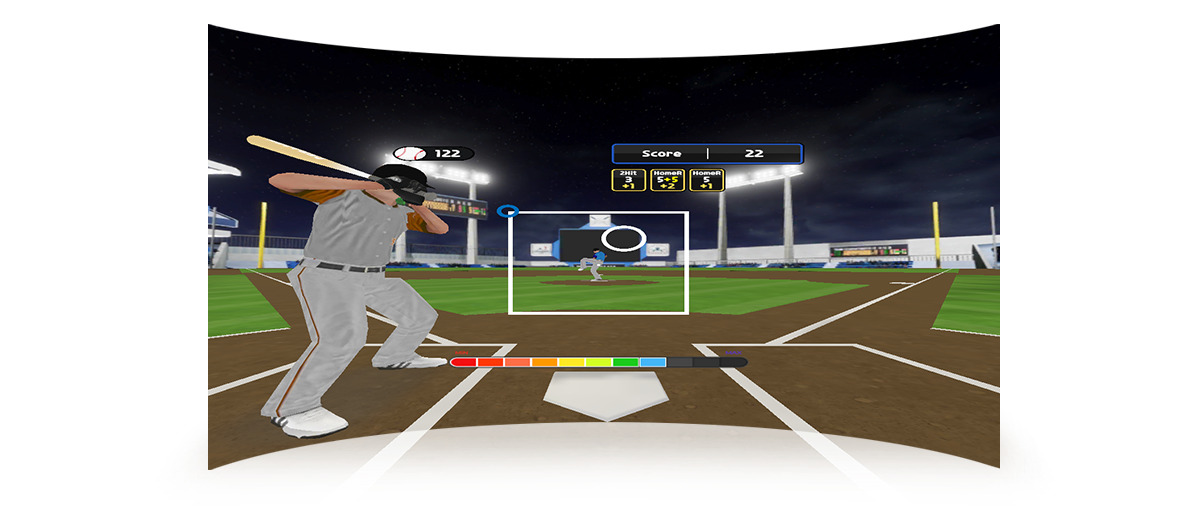Click the white batting target circle
This screenshot has width=1200, height=530.
point(625,239)
